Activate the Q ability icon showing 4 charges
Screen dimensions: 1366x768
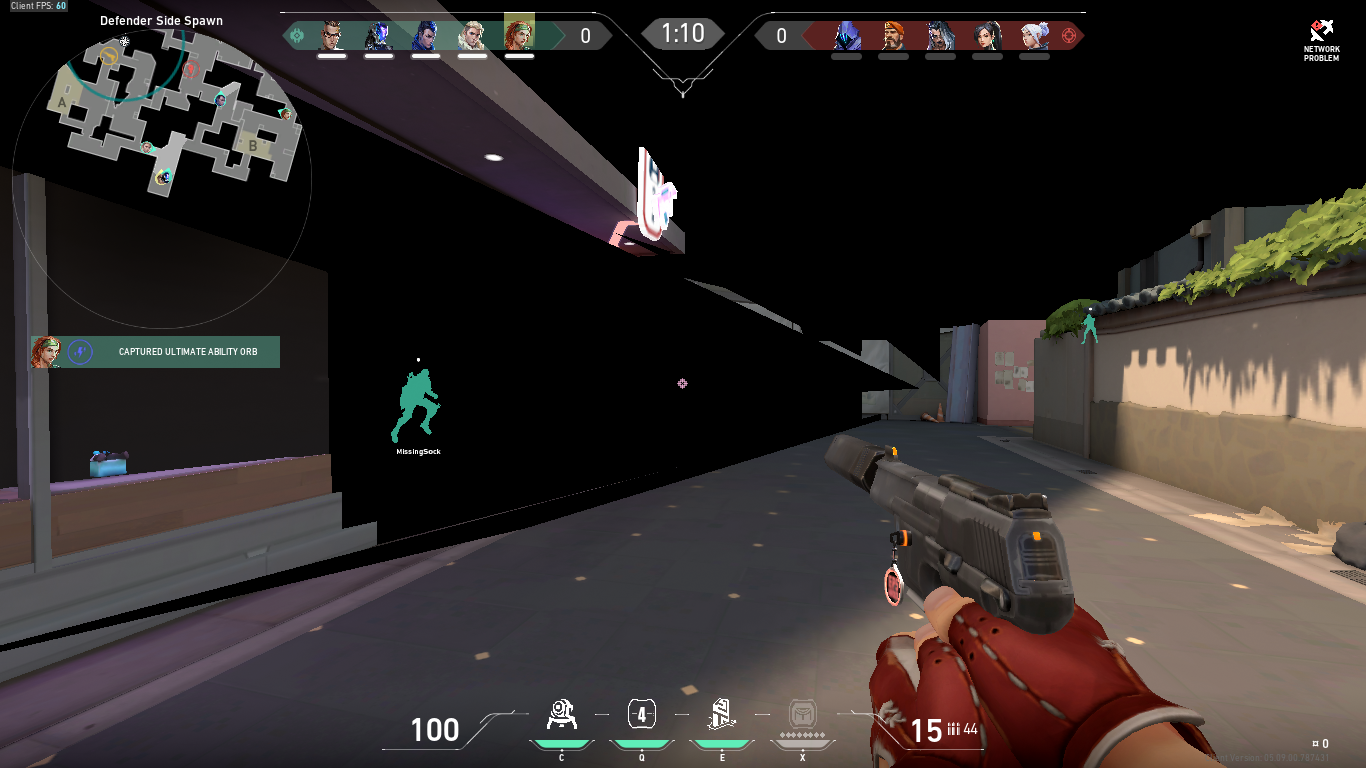(x=640, y=714)
